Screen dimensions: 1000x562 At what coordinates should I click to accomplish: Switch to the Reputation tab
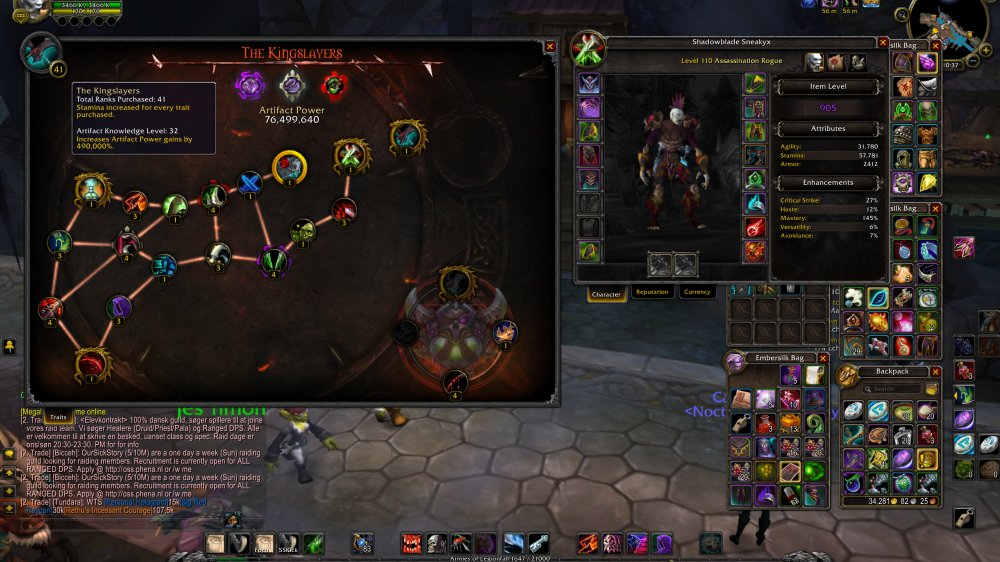click(652, 292)
